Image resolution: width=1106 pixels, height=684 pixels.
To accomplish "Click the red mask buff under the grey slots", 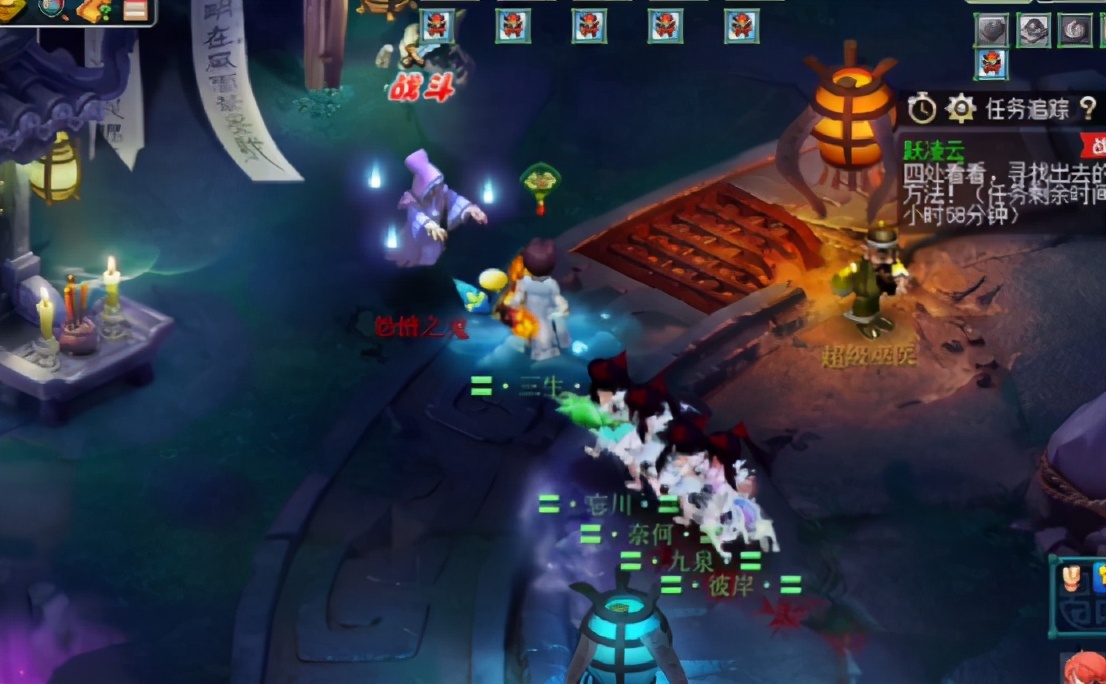I will coord(991,64).
